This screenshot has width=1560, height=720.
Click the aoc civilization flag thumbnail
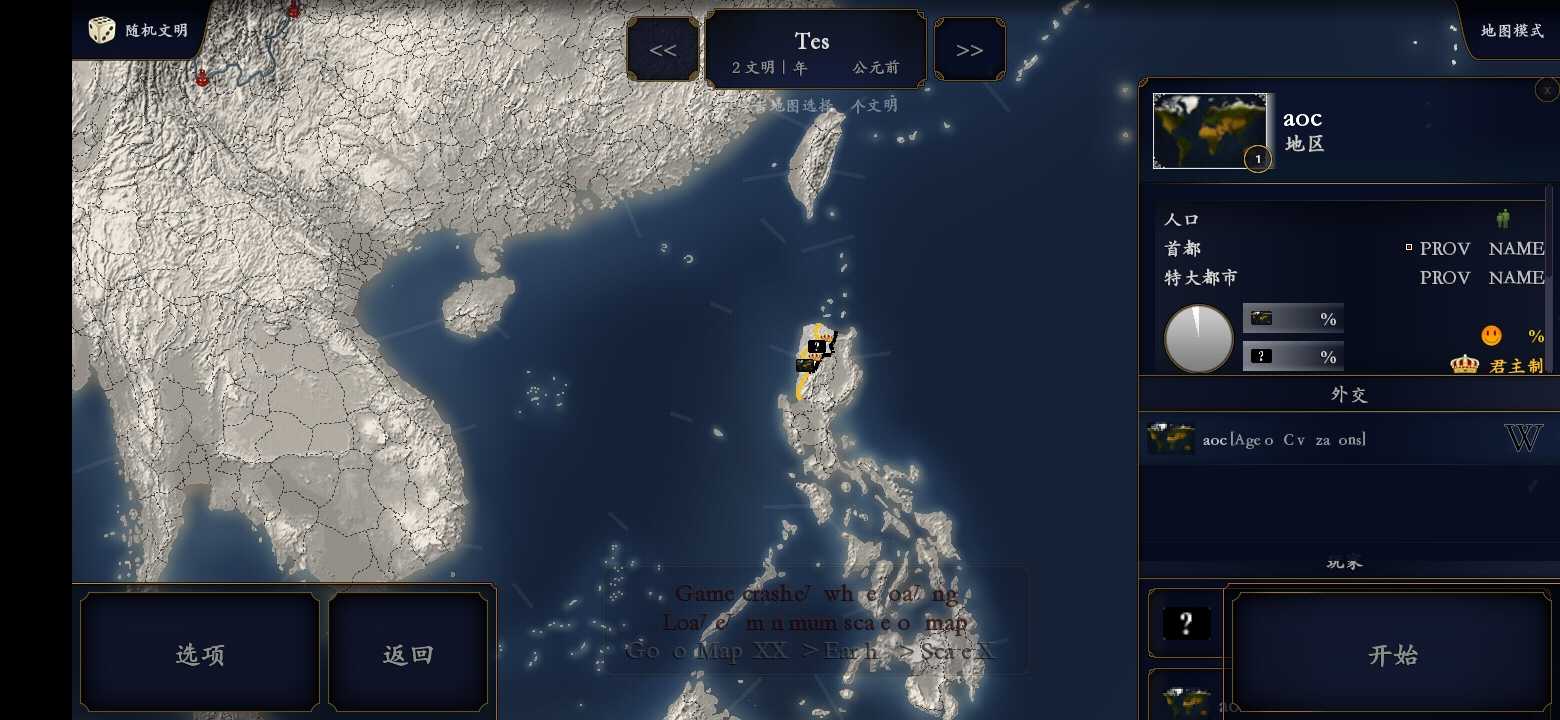(1209, 130)
